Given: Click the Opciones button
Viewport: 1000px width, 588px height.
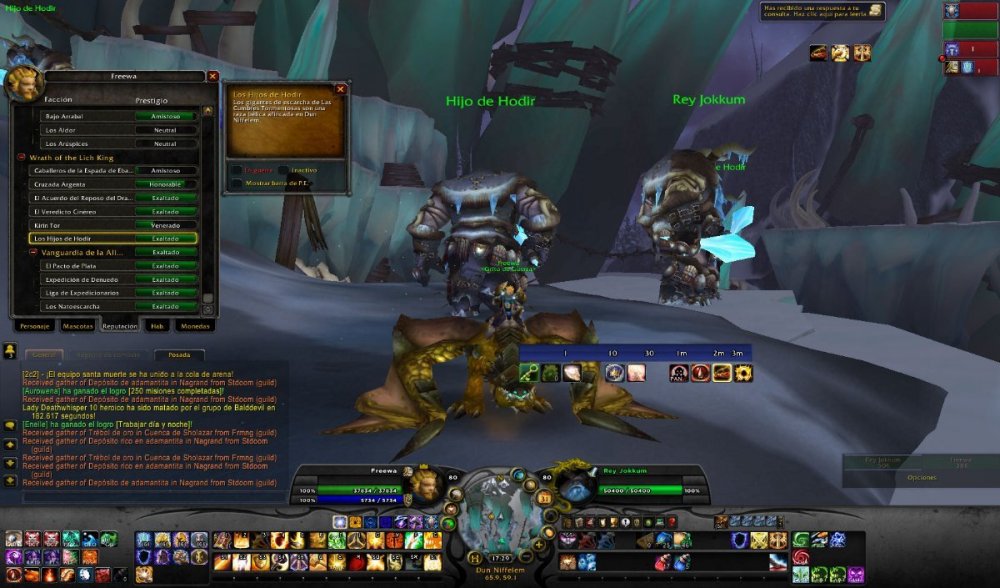Looking at the screenshot, I should 921,478.
